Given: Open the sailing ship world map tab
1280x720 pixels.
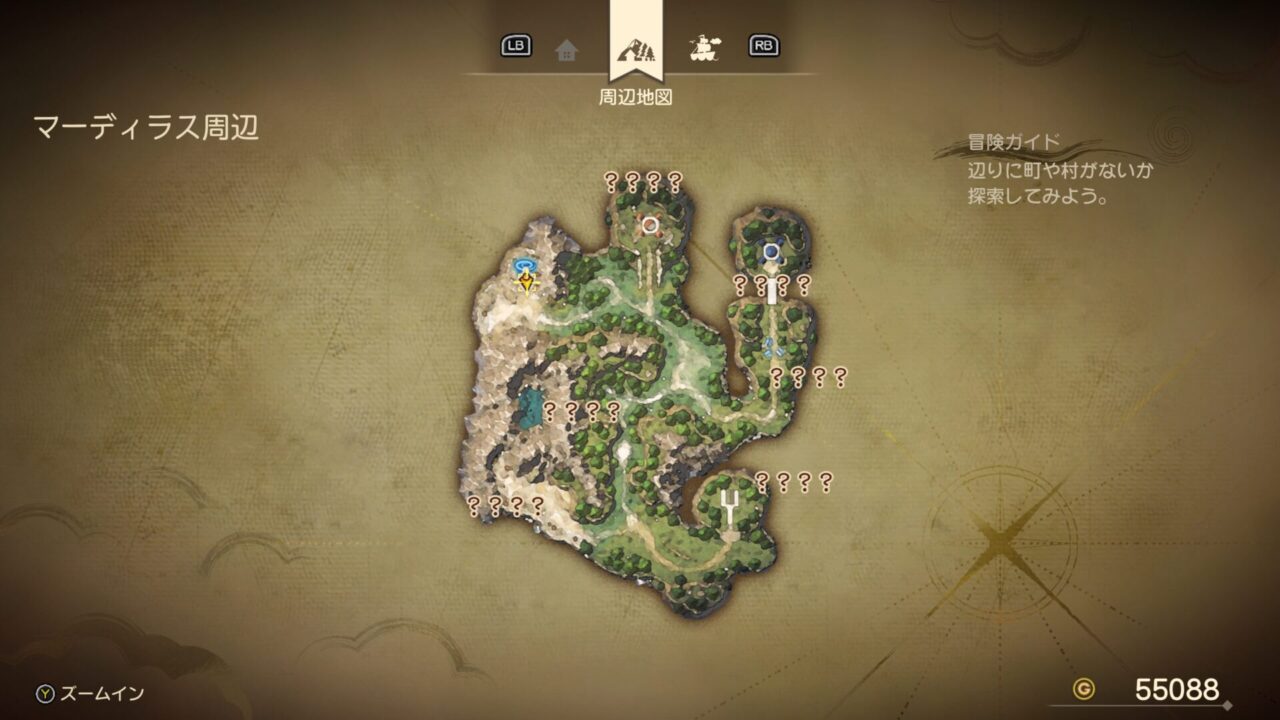Looking at the screenshot, I should pos(706,47).
